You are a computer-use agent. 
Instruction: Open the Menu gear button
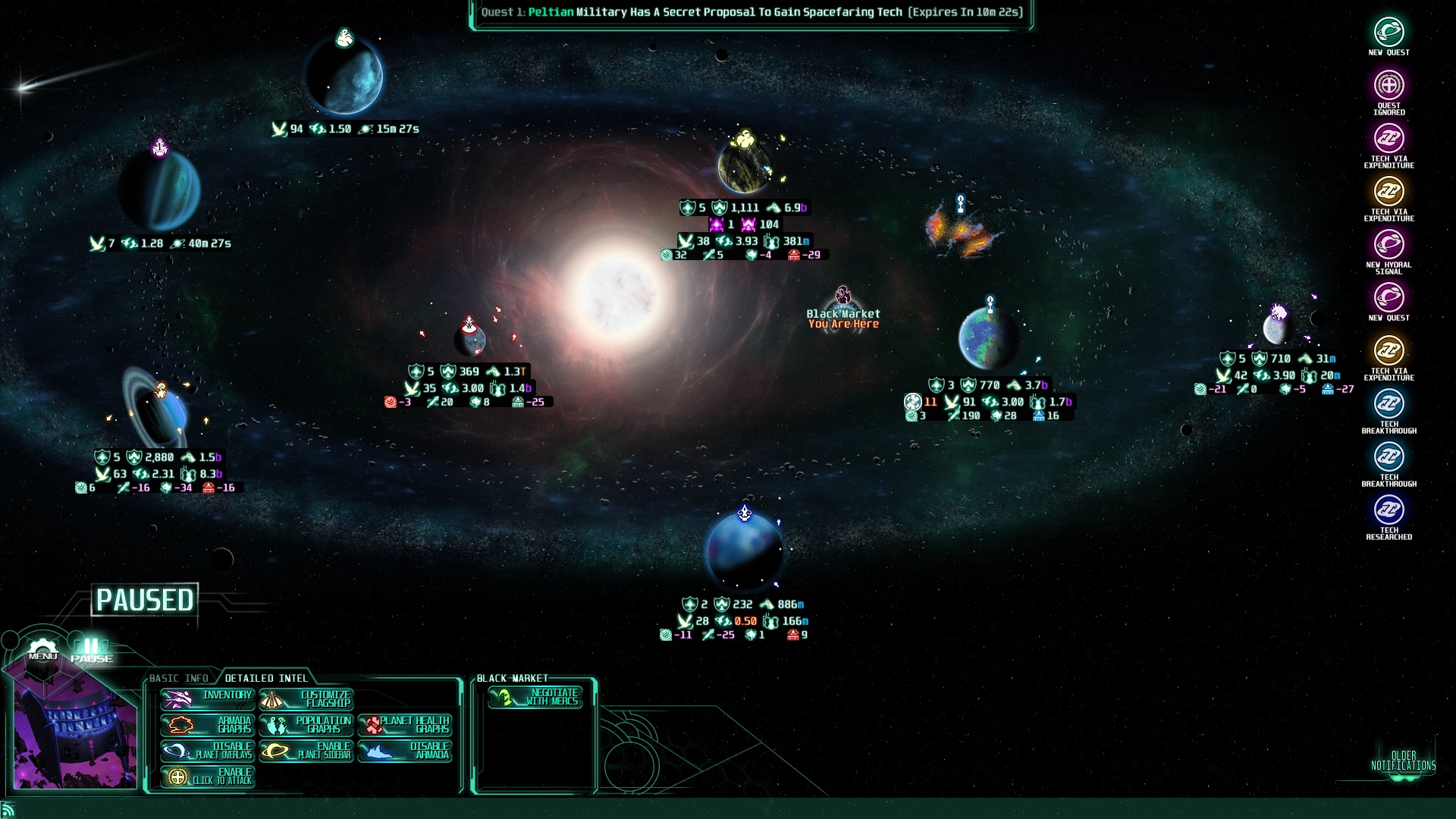point(42,651)
